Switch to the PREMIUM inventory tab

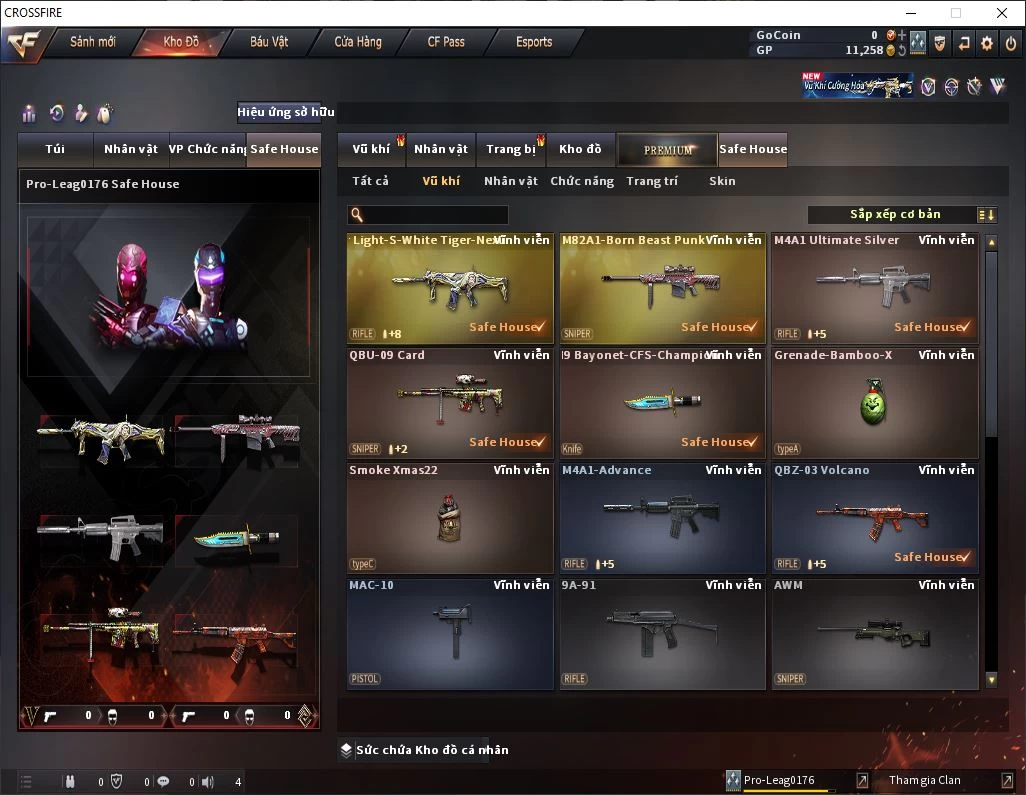tap(668, 150)
